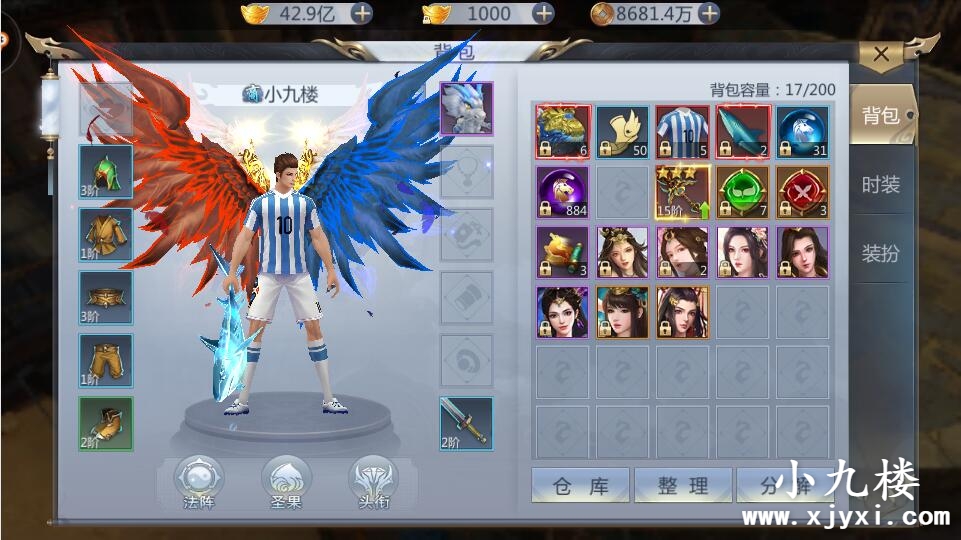Sort inventory with the 整理 button

[683, 486]
